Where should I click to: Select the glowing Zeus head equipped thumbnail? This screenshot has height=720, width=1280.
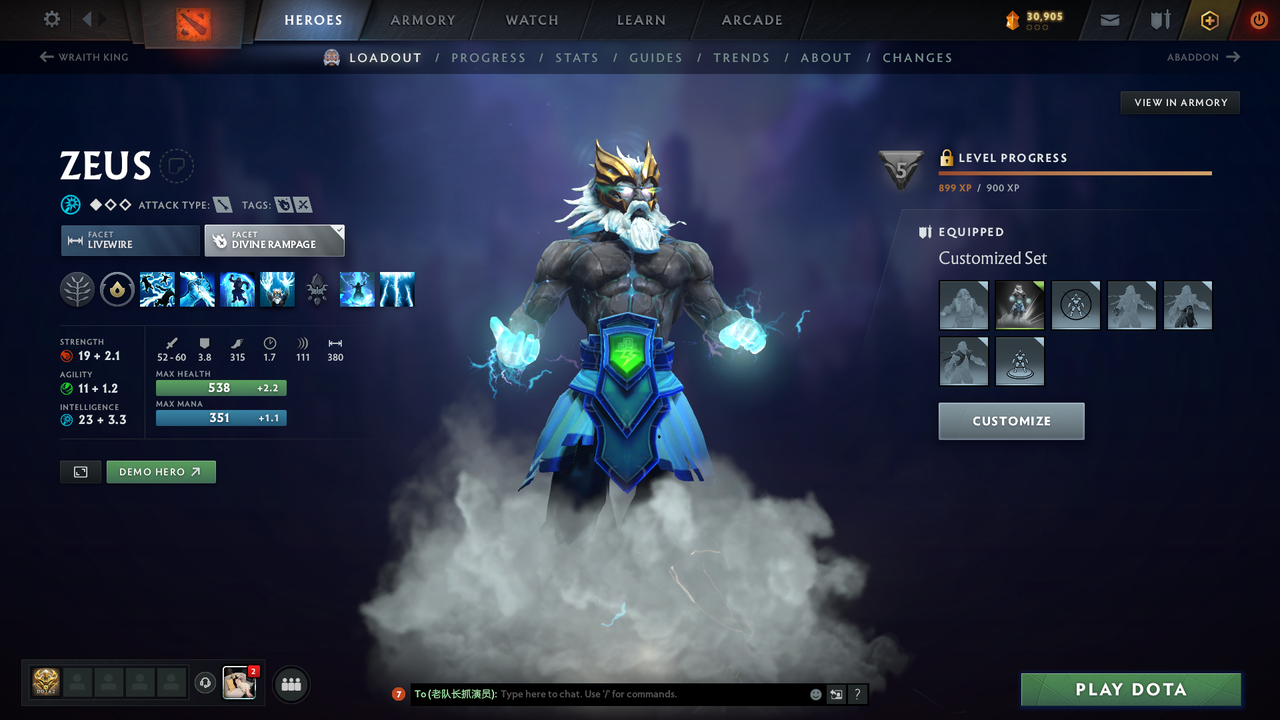pyautogui.click(x=1019, y=304)
